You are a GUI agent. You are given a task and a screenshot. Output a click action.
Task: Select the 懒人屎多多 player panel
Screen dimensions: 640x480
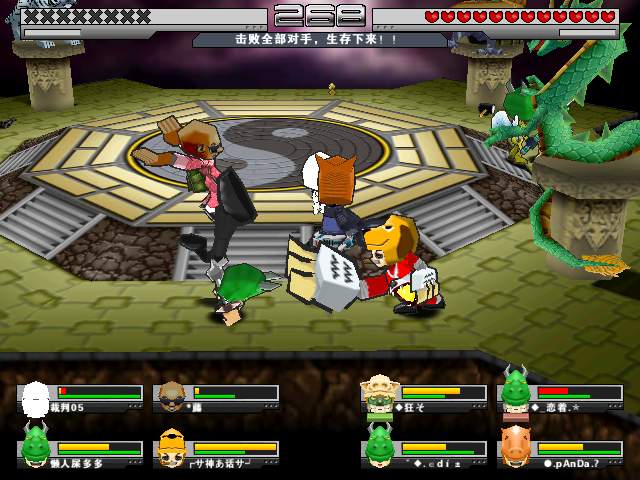(80, 453)
